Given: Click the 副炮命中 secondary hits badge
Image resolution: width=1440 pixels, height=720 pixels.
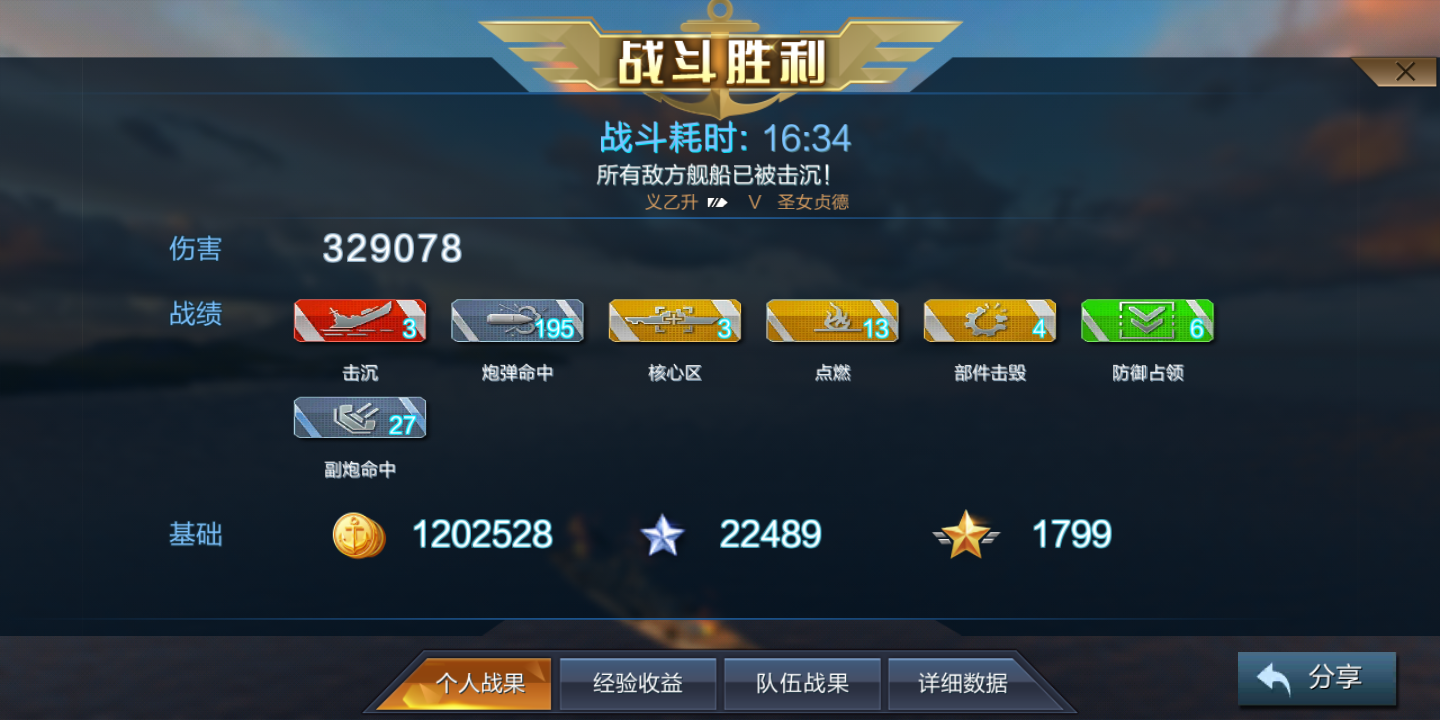Looking at the screenshot, I should (359, 417).
